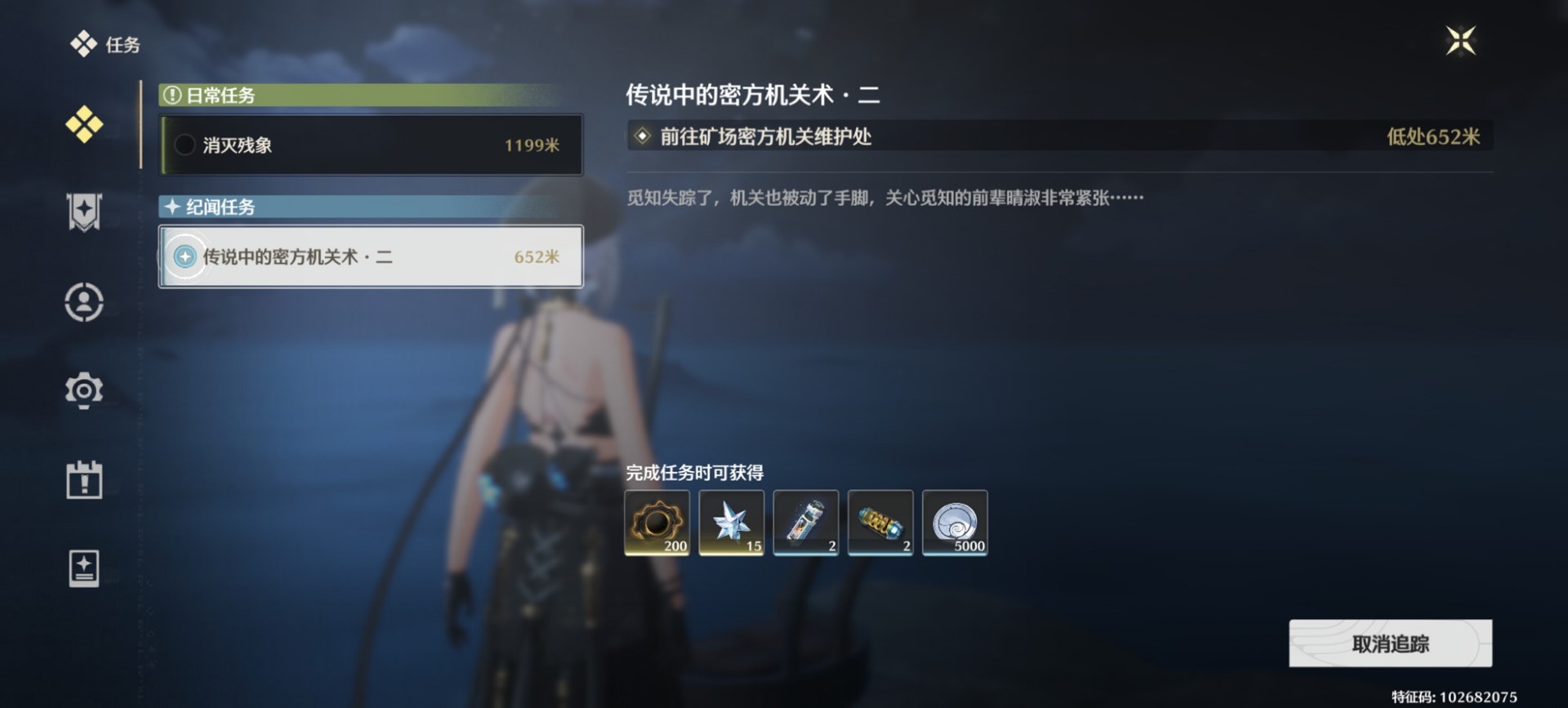The height and width of the screenshot is (708, 1568).
Task: Open the character locator icon in sidebar
Action: (x=85, y=302)
